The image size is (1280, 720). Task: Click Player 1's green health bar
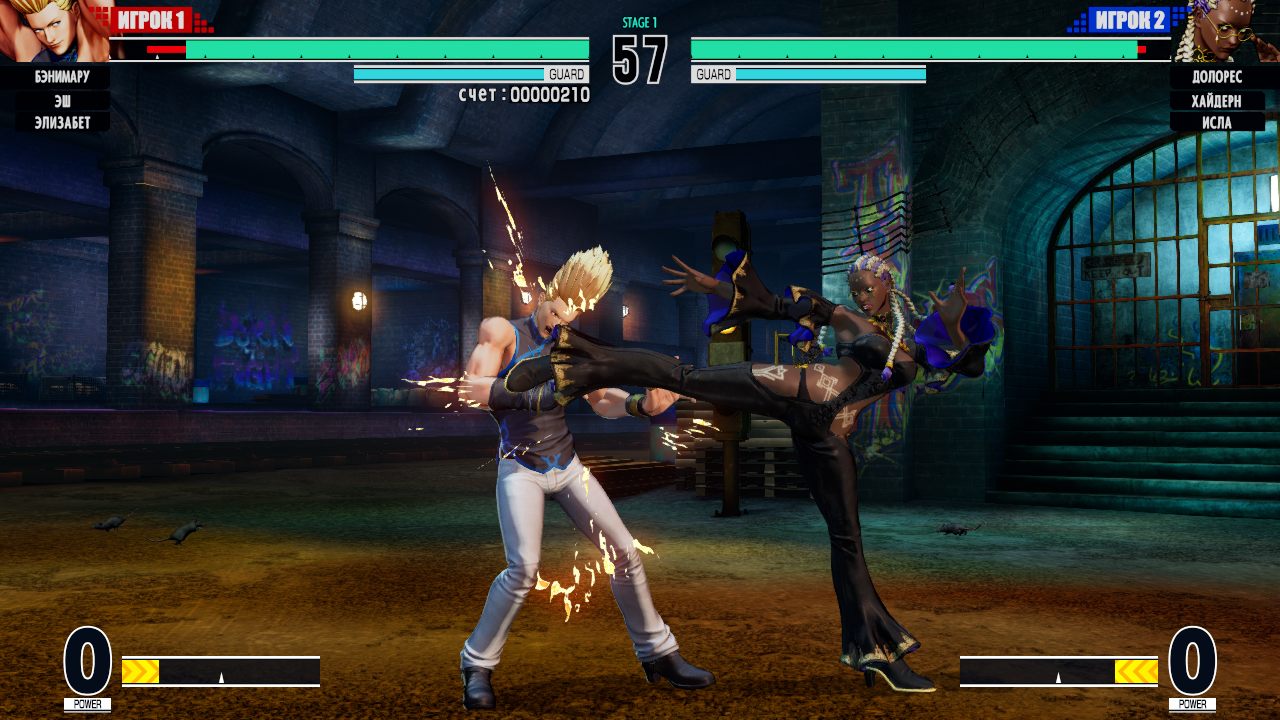click(390, 46)
